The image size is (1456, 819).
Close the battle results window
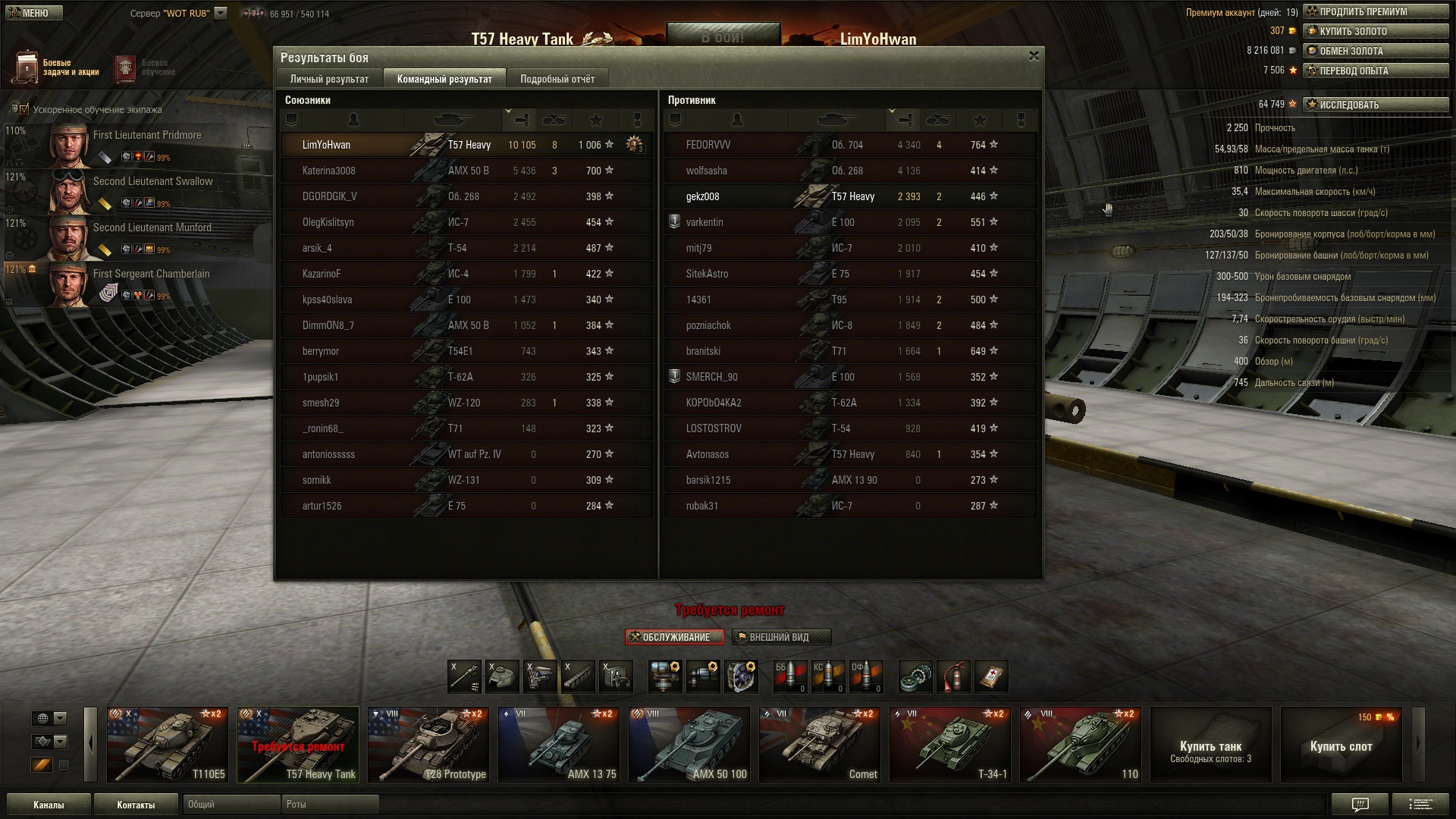point(1033,56)
